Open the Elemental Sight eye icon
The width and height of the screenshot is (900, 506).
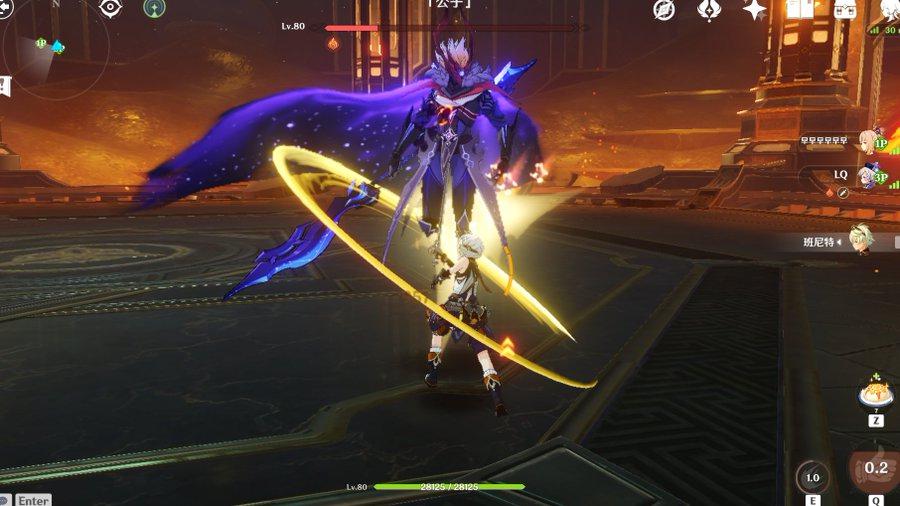110,8
